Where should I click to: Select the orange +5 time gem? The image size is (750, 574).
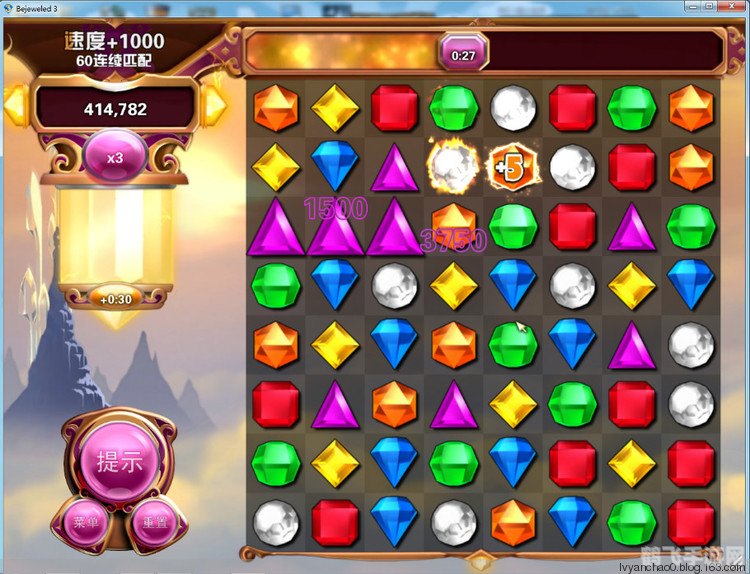512,167
